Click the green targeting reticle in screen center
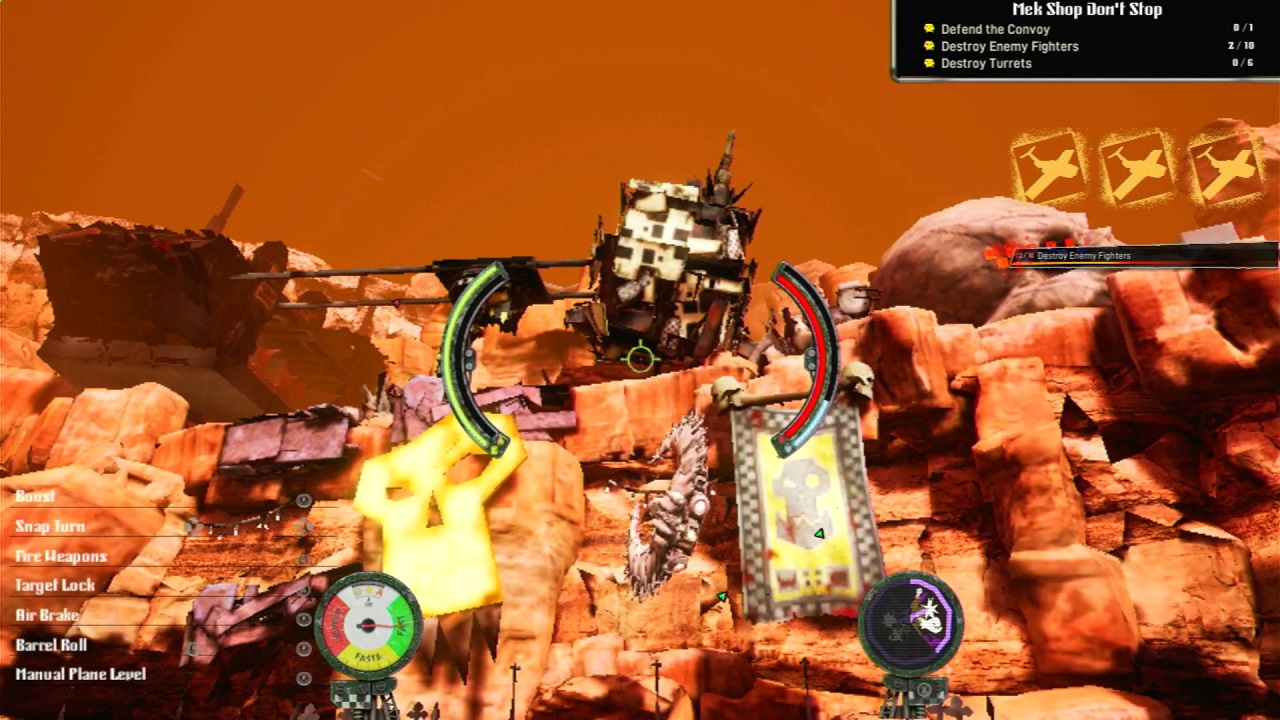The height and width of the screenshot is (720, 1280). [640, 358]
